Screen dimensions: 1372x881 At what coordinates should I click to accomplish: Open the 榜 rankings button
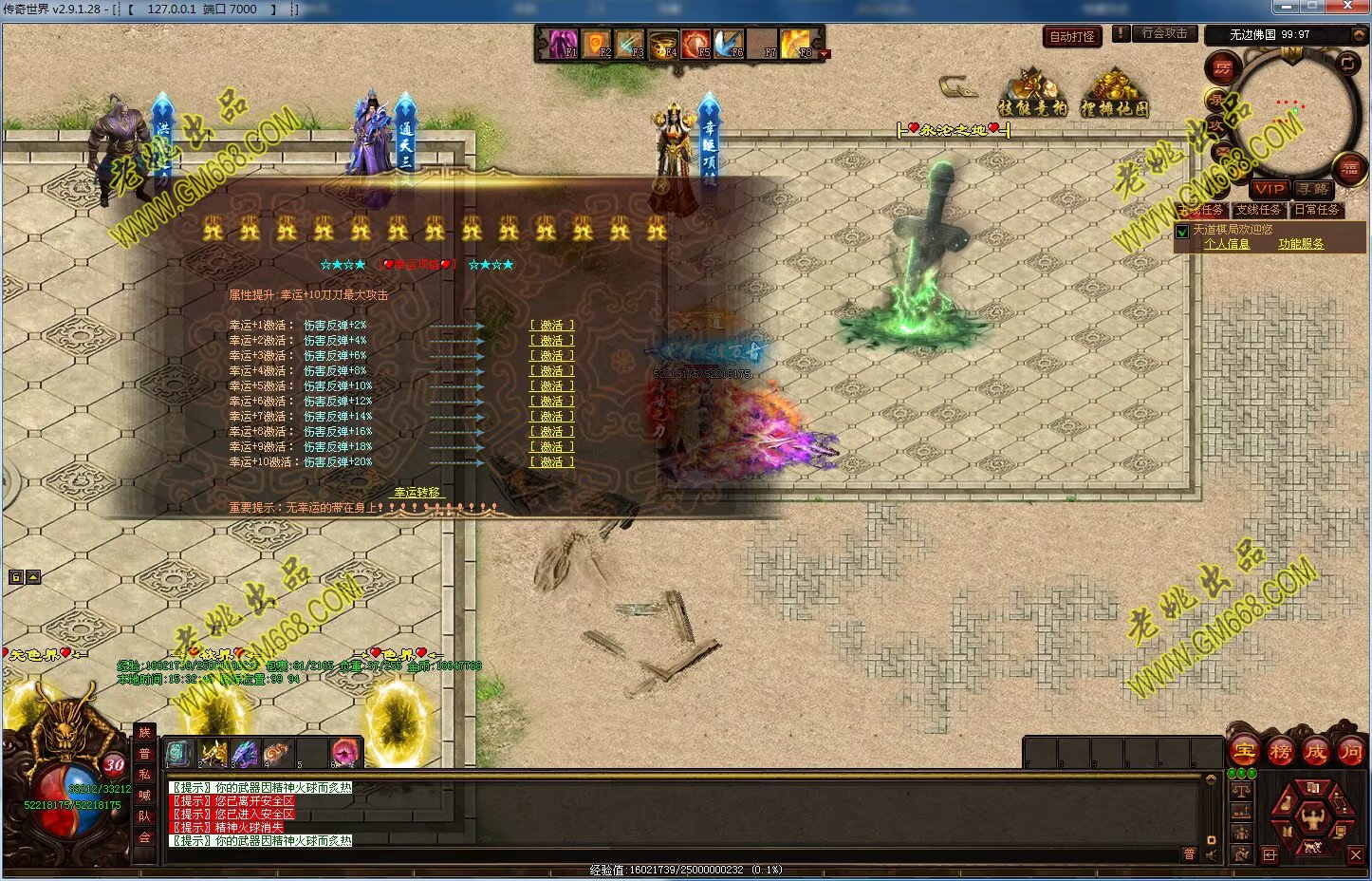(1280, 752)
